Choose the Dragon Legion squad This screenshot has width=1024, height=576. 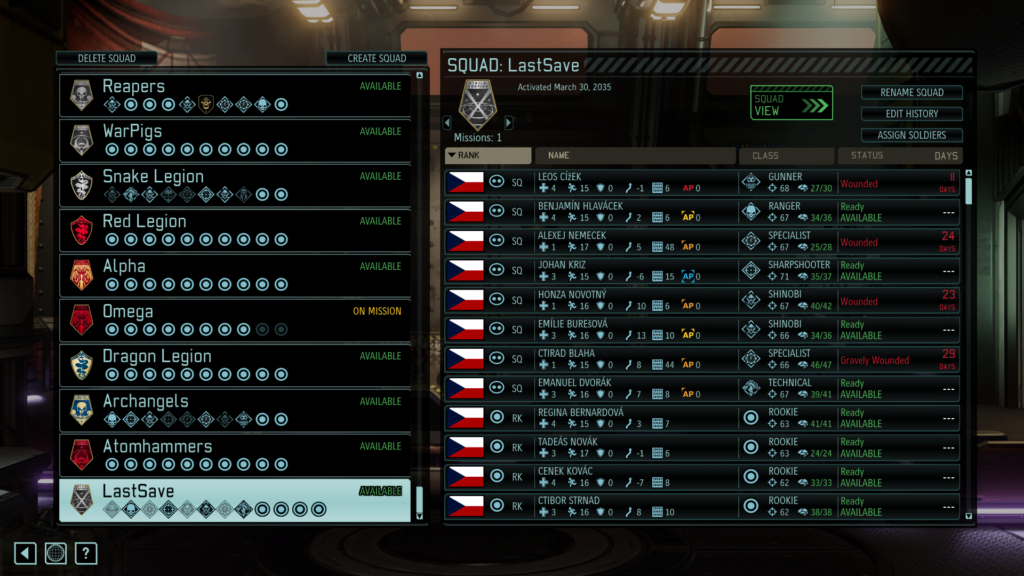click(x=235, y=365)
